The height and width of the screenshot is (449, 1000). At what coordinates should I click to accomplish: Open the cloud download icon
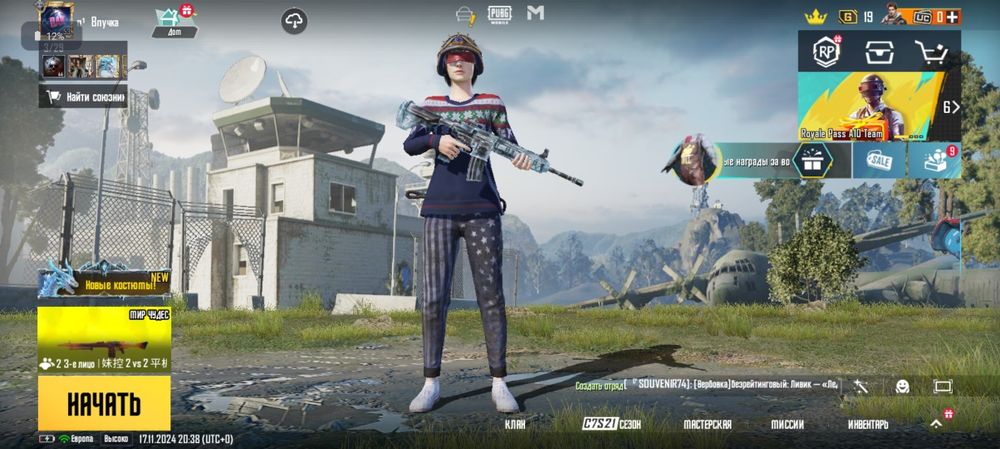click(294, 19)
